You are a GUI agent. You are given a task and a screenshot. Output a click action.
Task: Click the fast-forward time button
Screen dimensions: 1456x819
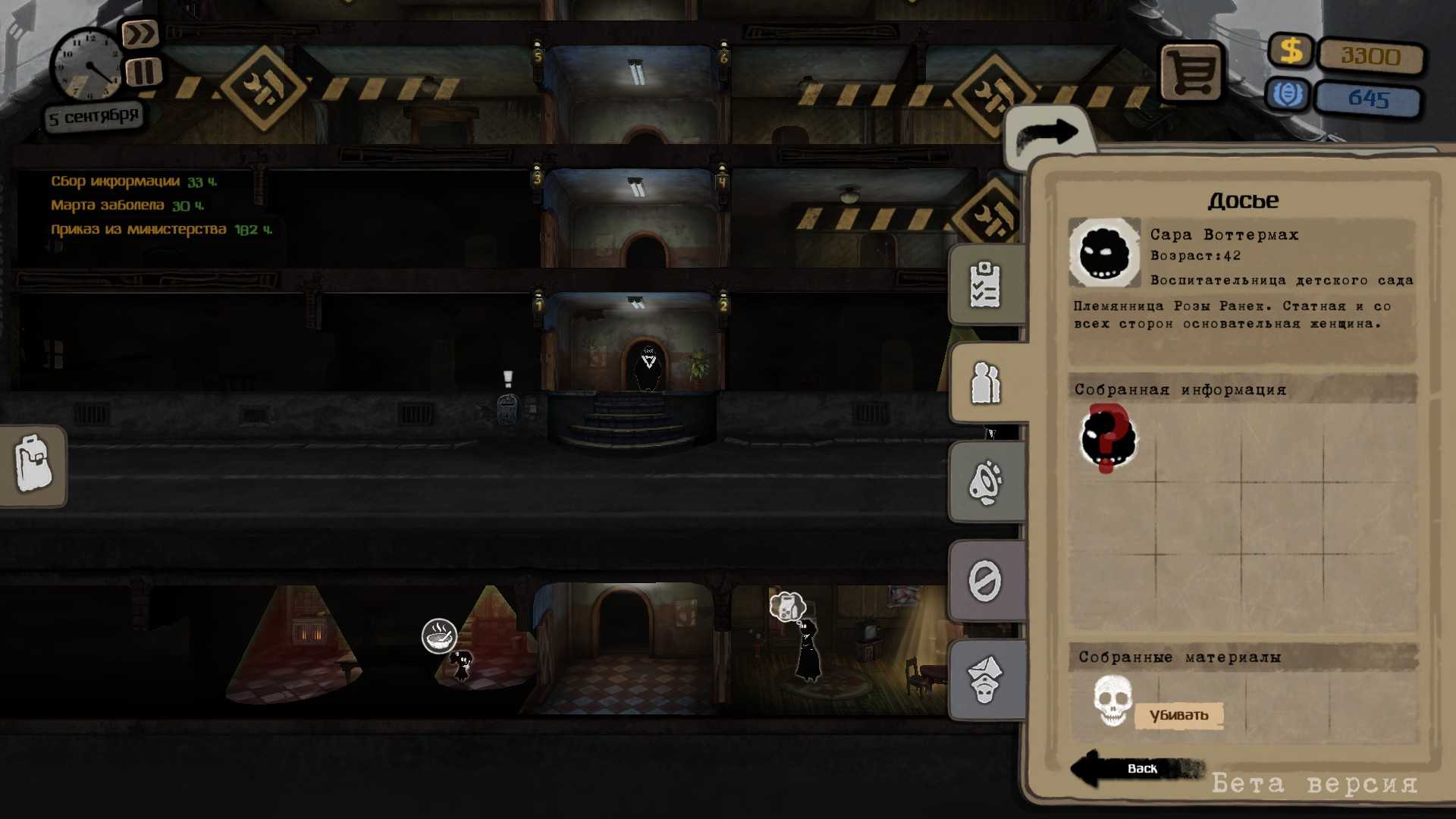click(x=140, y=34)
